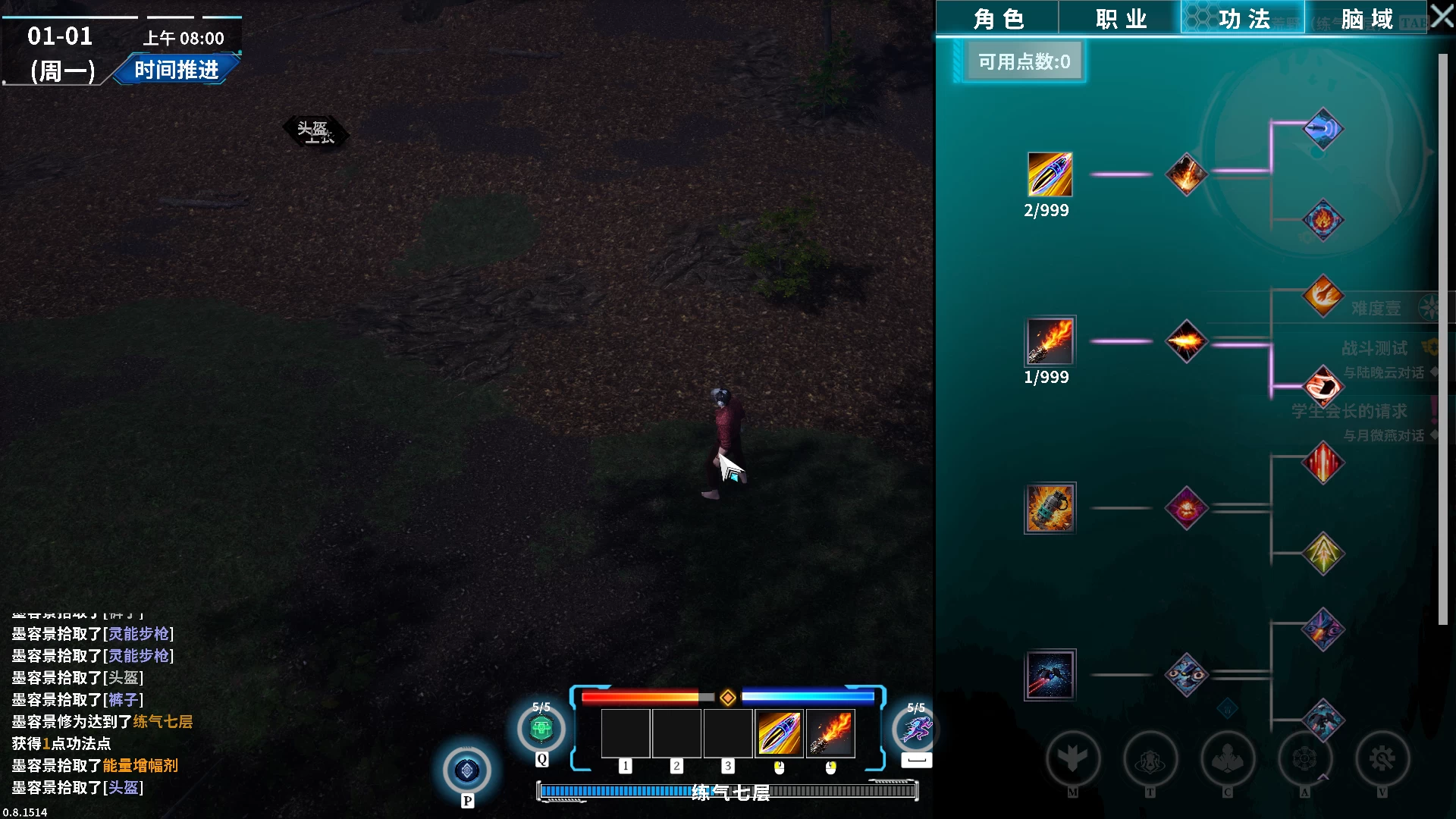The width and height of the screenshot is (1456, 819).
Task: Click the 时间推进 button
Action: tap(176, 70)
